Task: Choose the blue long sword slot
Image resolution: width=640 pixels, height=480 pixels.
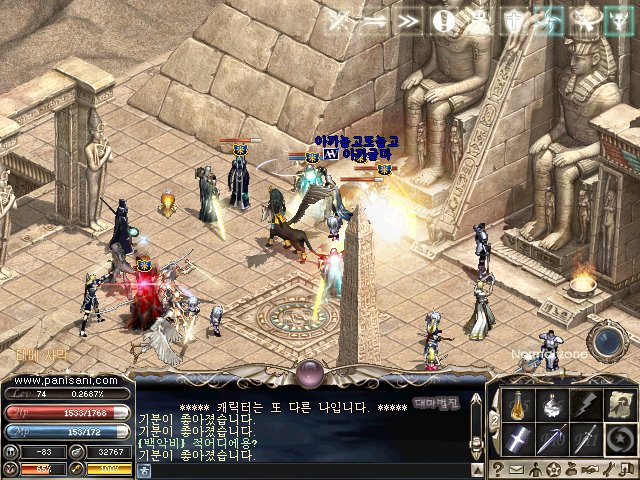Action: click(x=551, y=439)
